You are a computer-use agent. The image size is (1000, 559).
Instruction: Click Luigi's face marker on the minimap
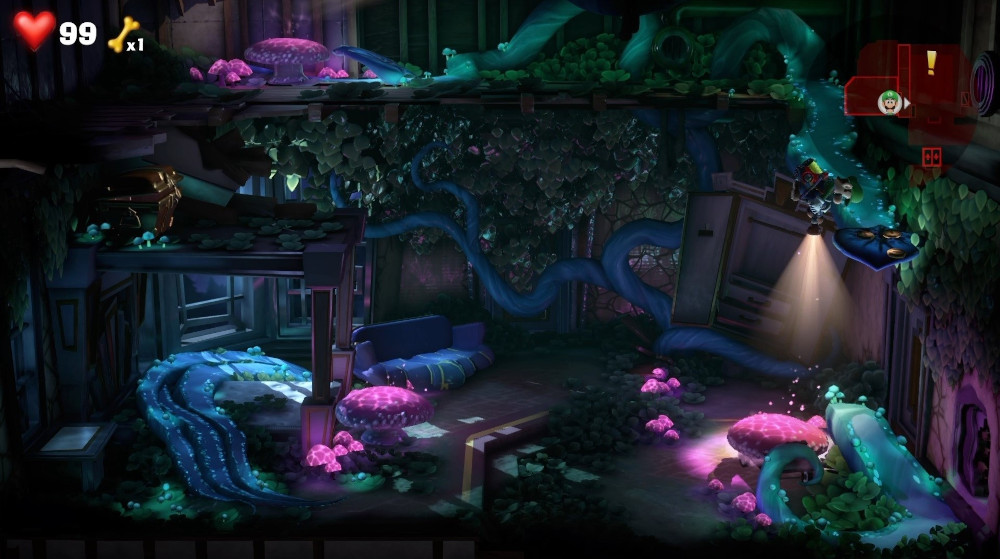click(888, 100)
